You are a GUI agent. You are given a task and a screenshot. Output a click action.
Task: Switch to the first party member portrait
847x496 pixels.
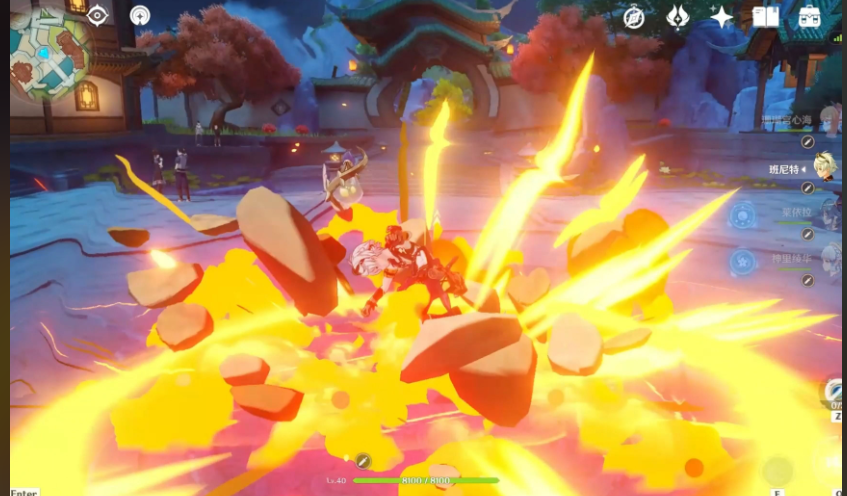point(828,121)
